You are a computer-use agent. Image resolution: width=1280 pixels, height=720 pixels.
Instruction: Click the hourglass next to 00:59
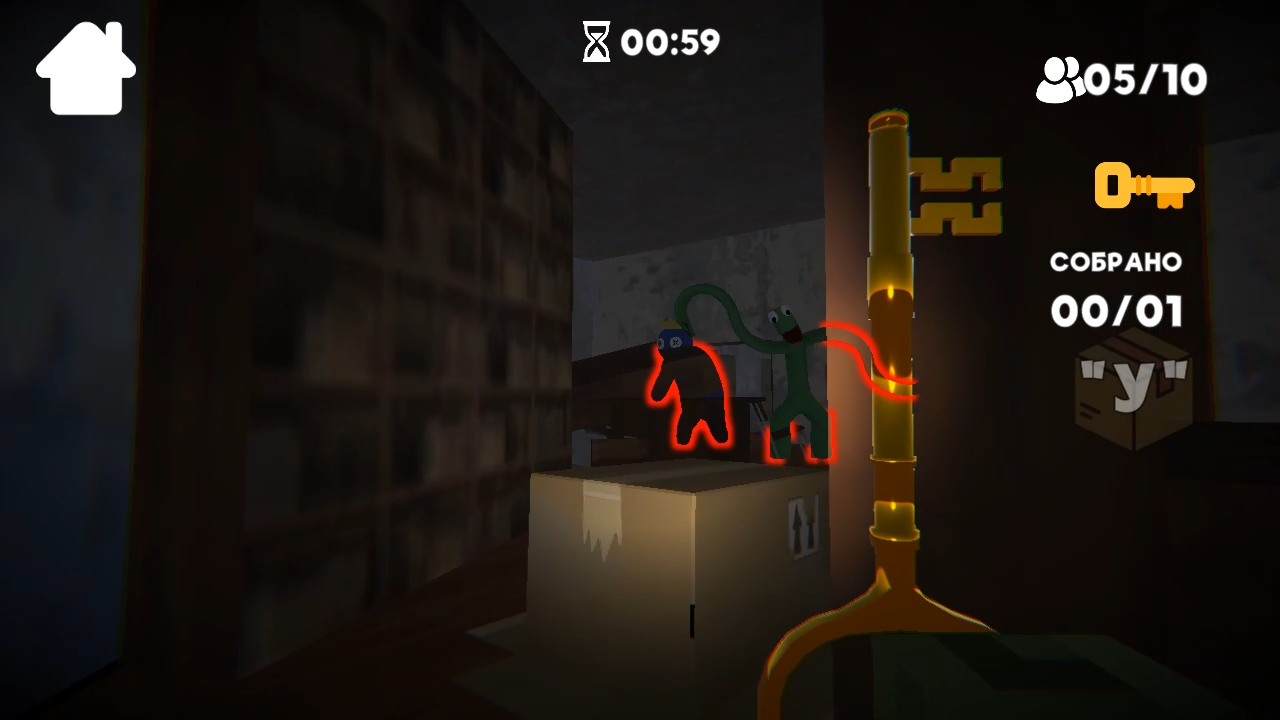597,42
